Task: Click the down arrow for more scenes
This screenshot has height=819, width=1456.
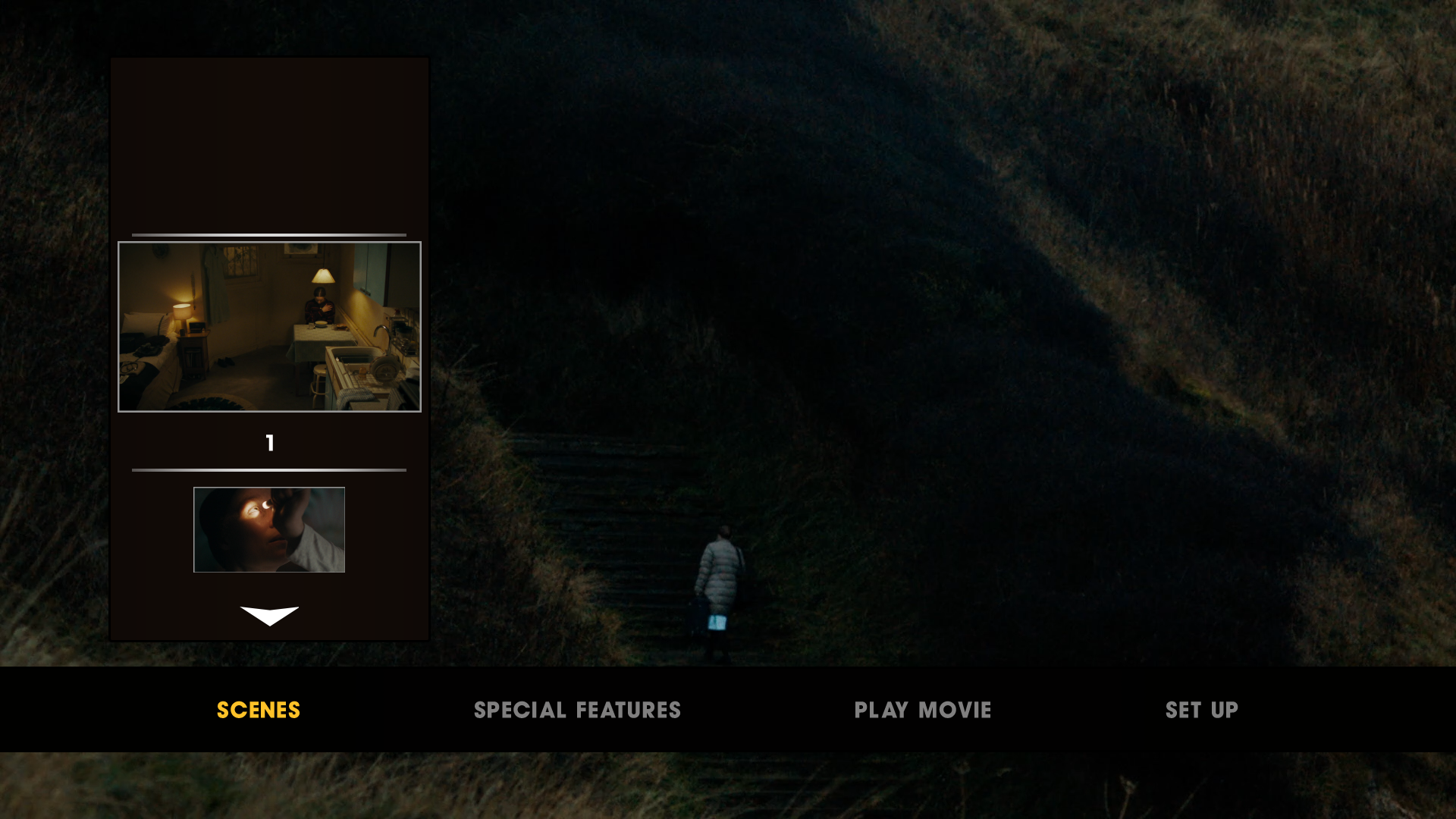Action: tap(269, 615)
